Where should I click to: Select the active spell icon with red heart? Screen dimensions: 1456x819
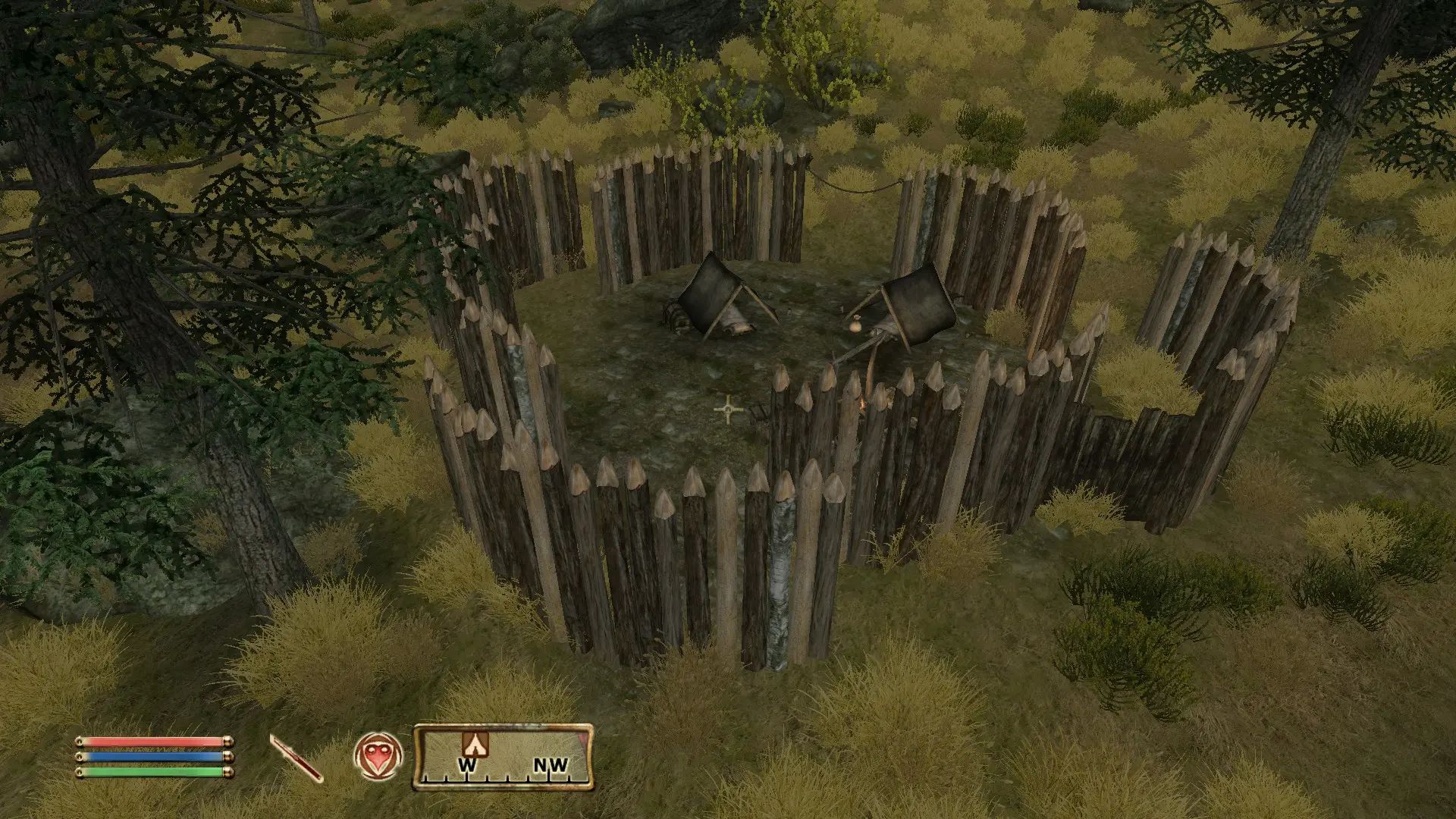(x=378, y=756)
